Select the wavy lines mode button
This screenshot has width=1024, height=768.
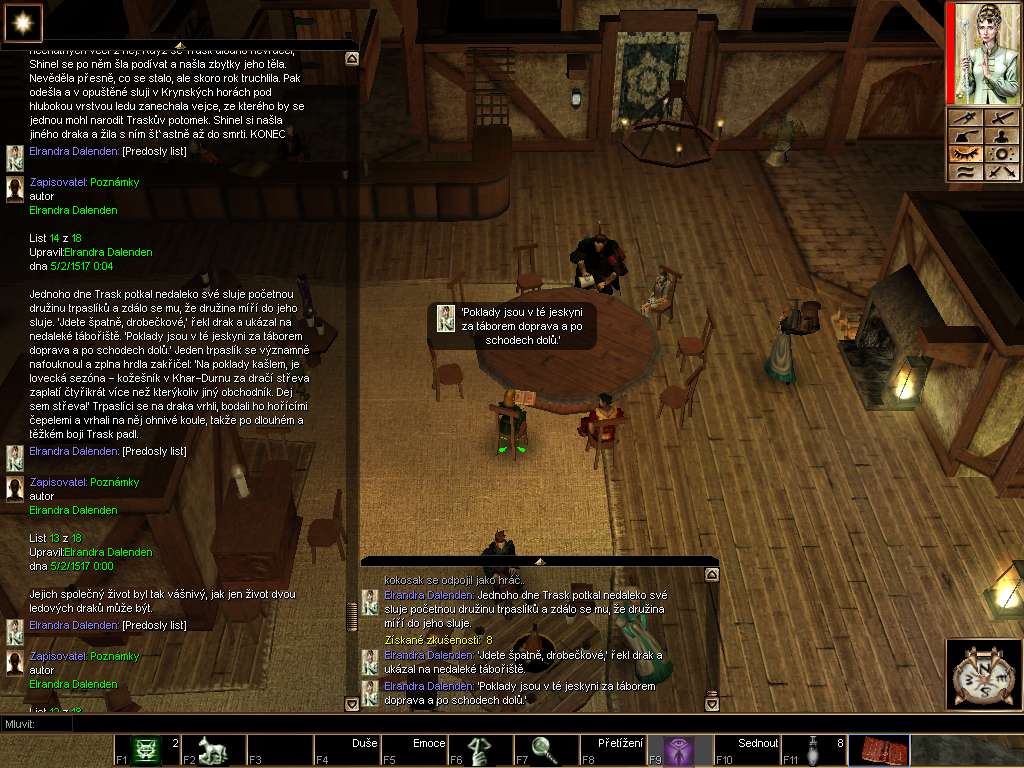(x=965, y=172)
